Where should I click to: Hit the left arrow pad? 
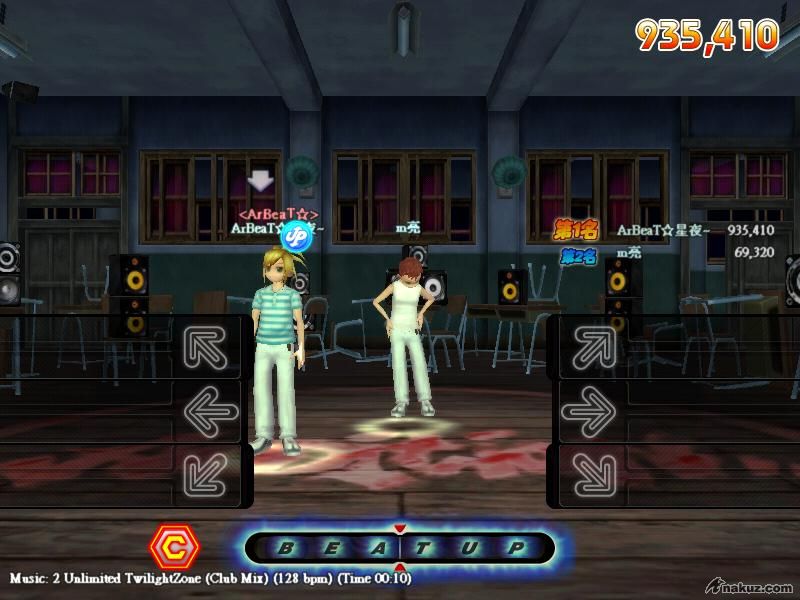[x=211, y=410]
